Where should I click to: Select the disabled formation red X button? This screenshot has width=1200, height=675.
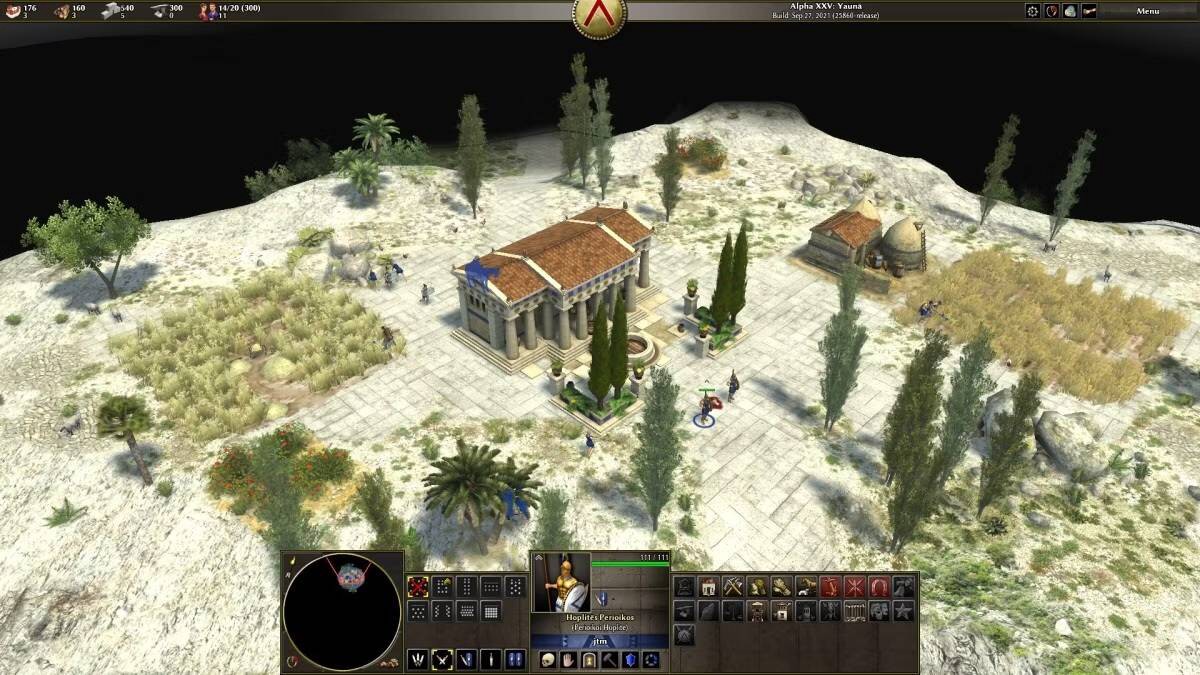(x=418, y=587)
